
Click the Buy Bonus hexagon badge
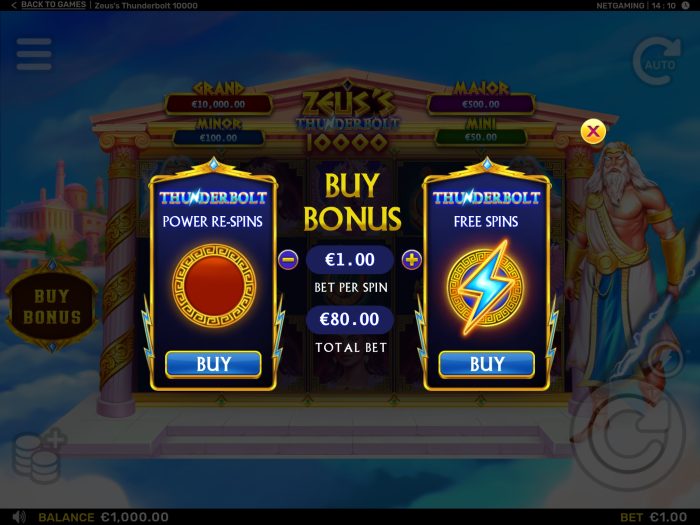coord(52,306)
